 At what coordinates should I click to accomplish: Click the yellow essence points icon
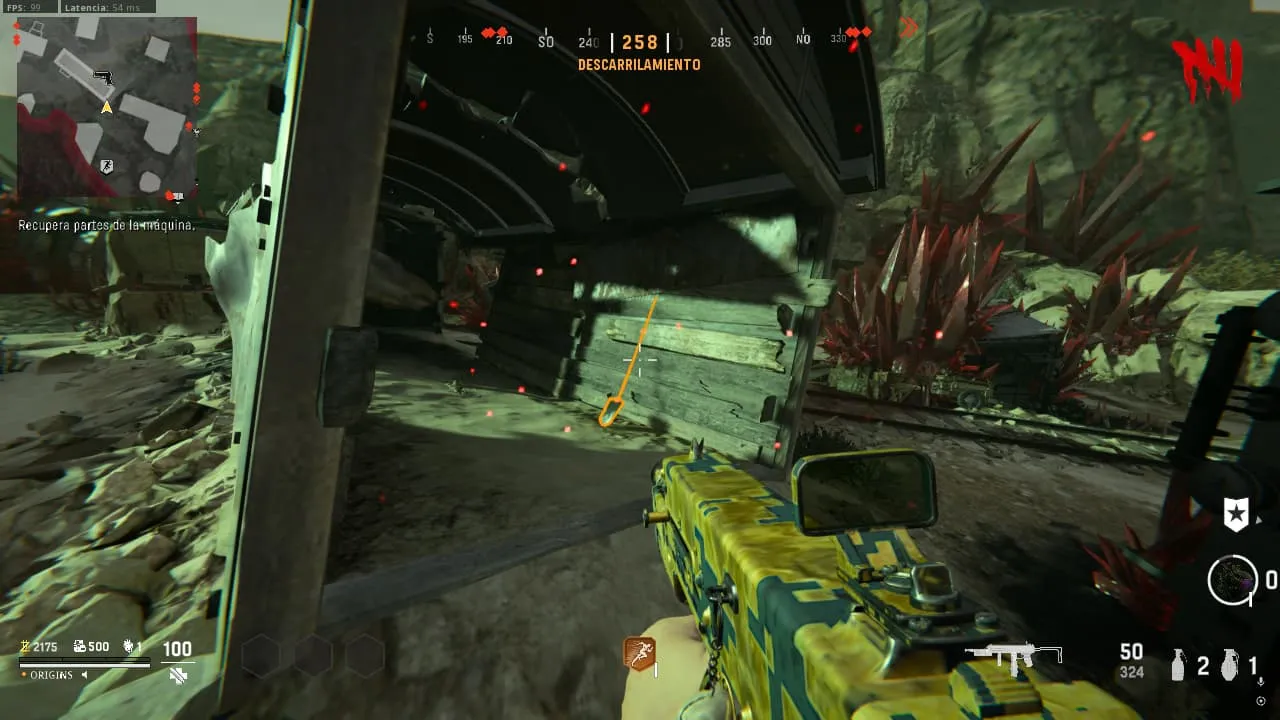[25, 647]
